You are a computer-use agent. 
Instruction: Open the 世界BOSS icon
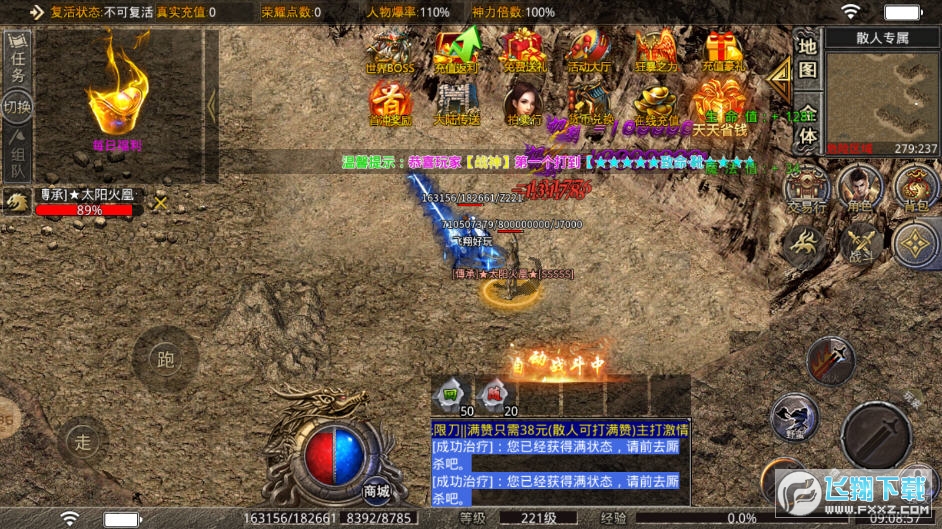tap(389, 50)
